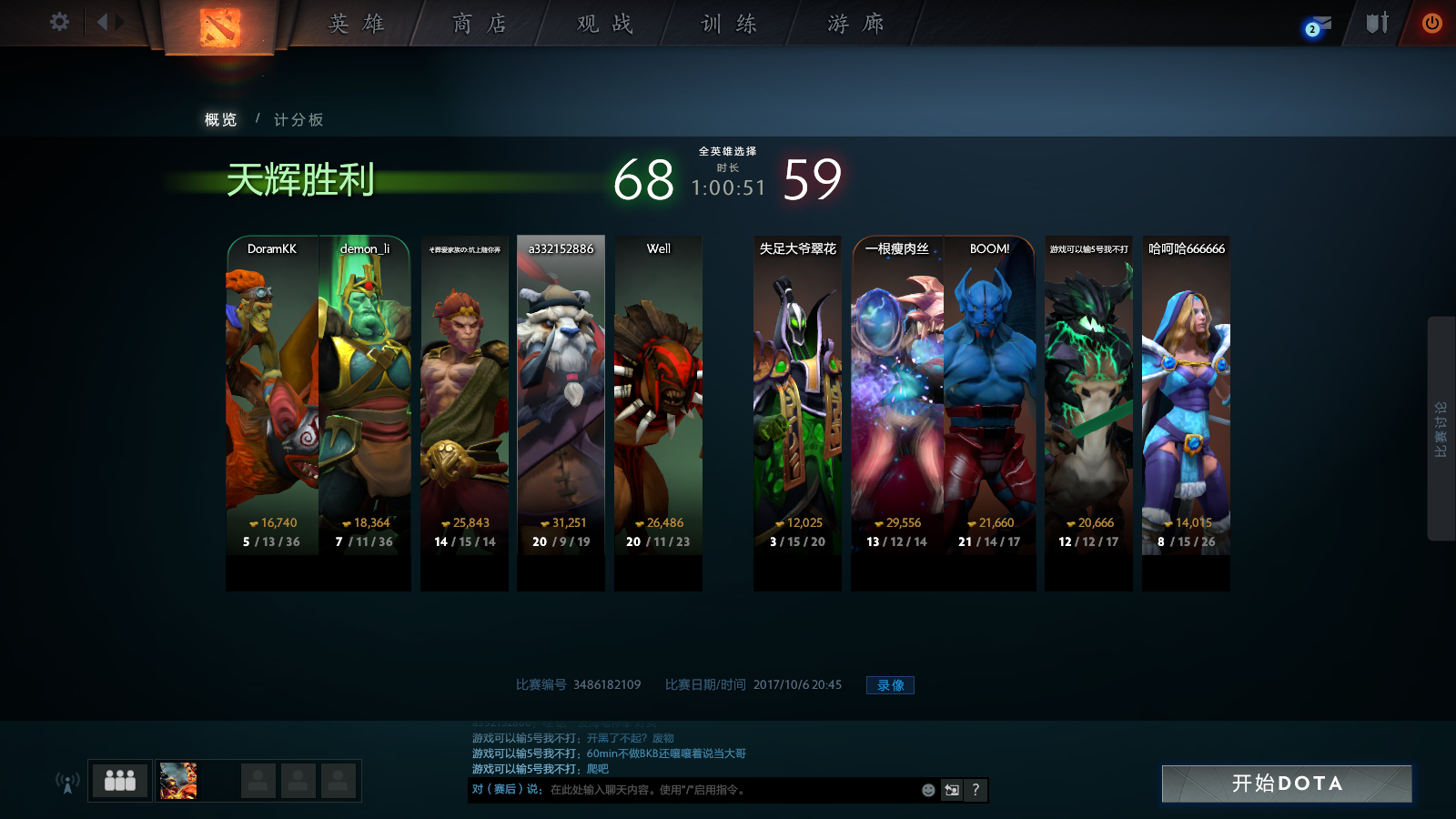The height and width of the screenshot is (819, 1456).
Task: Open the 英雄 heroes menu
Action: tap(357, 24)
